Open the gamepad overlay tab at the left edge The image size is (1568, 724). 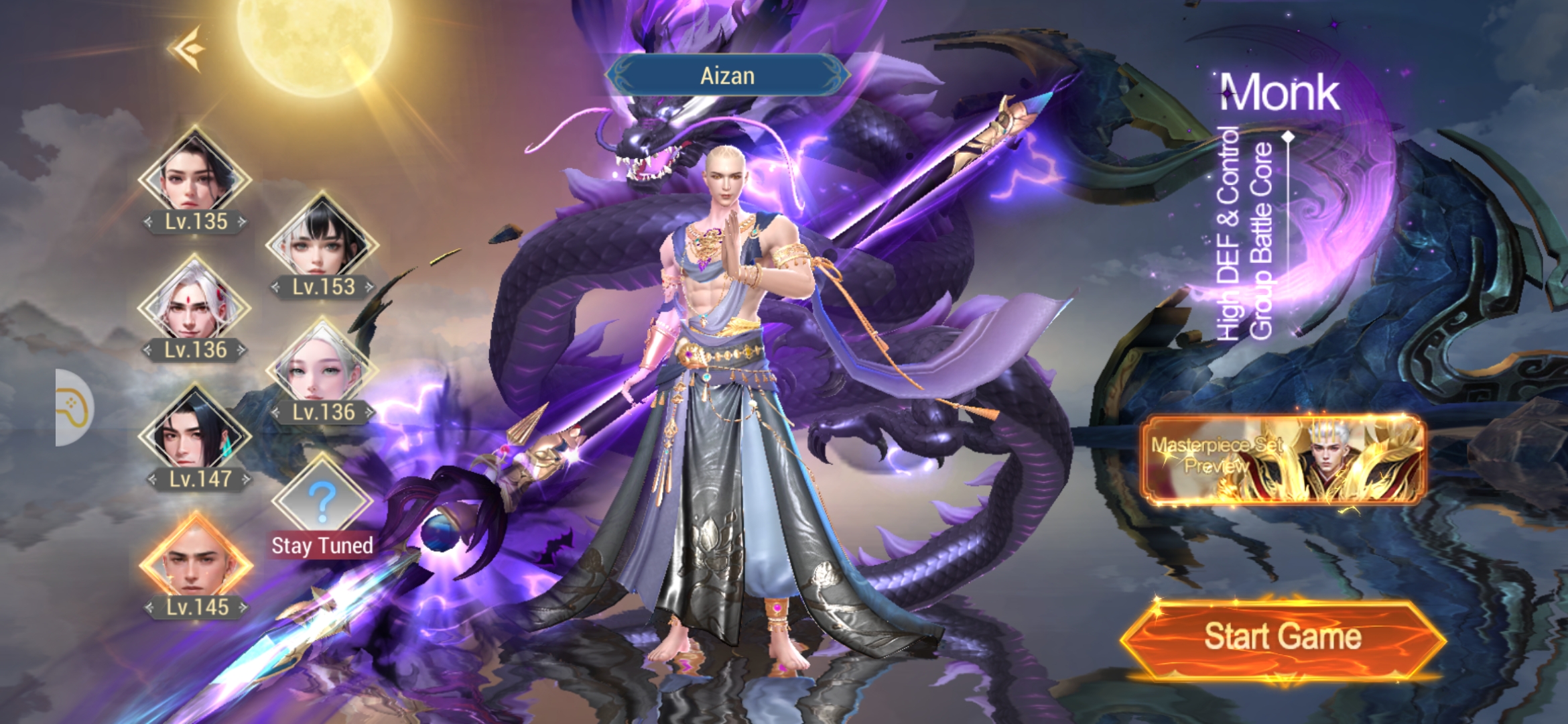74,407
